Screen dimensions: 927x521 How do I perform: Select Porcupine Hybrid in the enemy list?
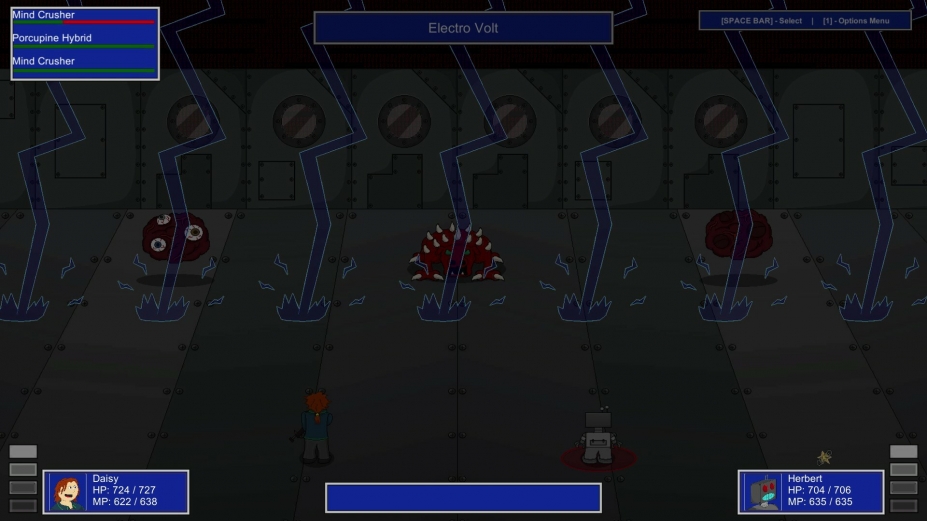[52, 38]
